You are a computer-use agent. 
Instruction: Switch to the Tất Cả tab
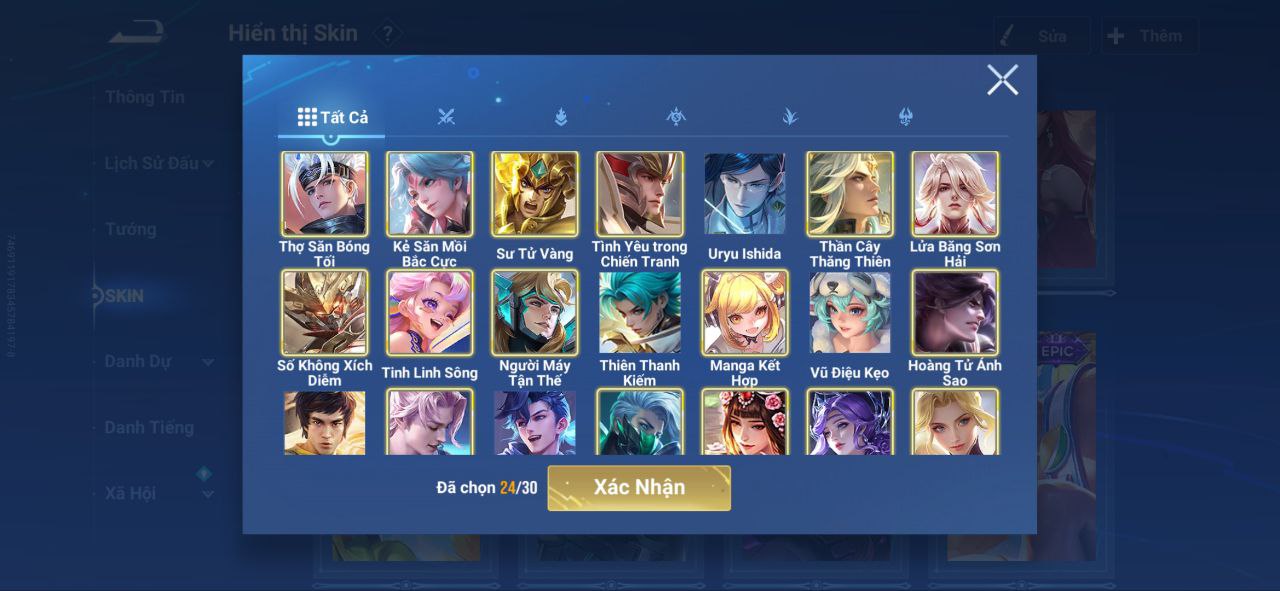pos(333,117)
